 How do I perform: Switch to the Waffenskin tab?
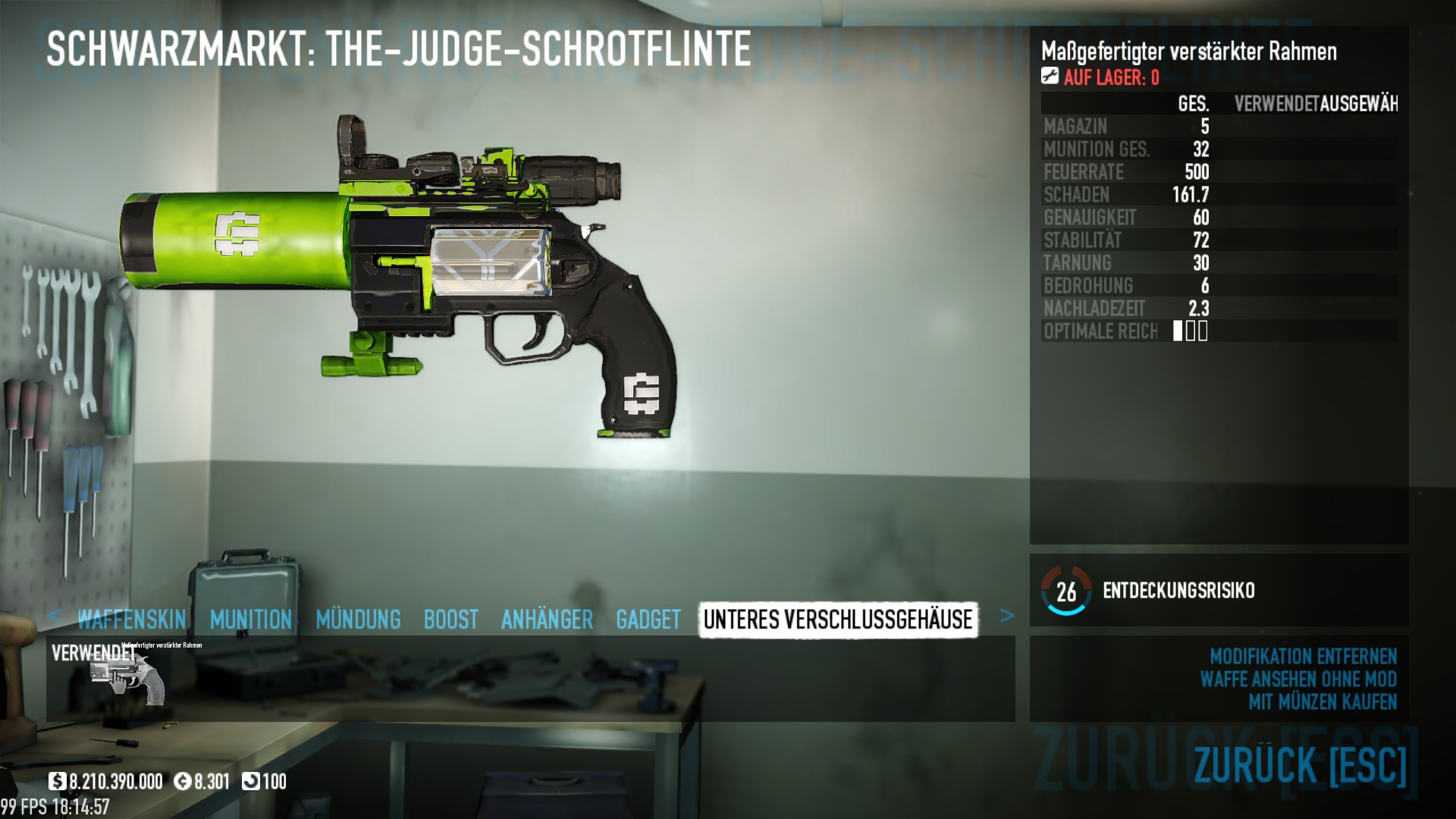click(132, 620)
